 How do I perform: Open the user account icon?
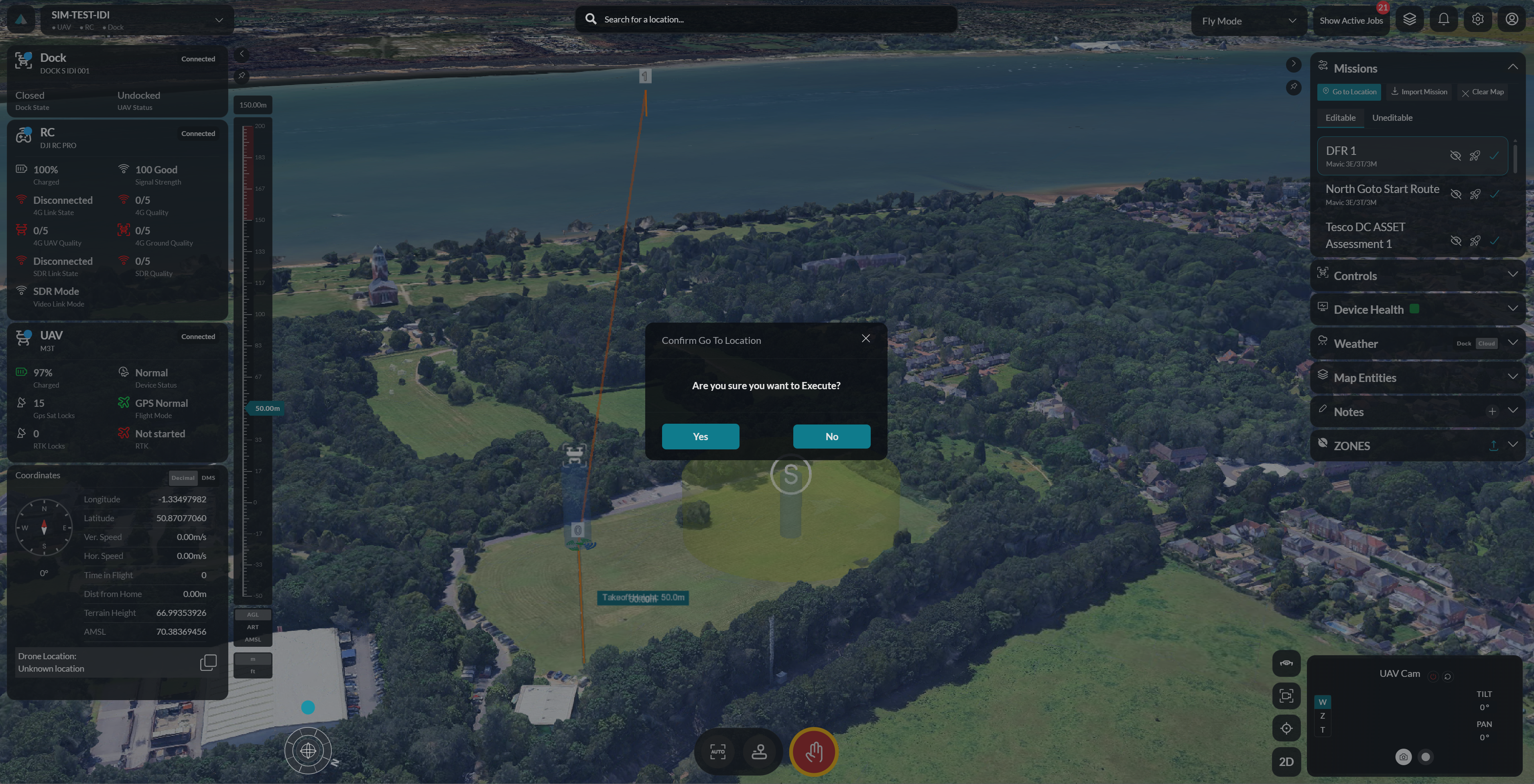click(x=1512, y=18)
